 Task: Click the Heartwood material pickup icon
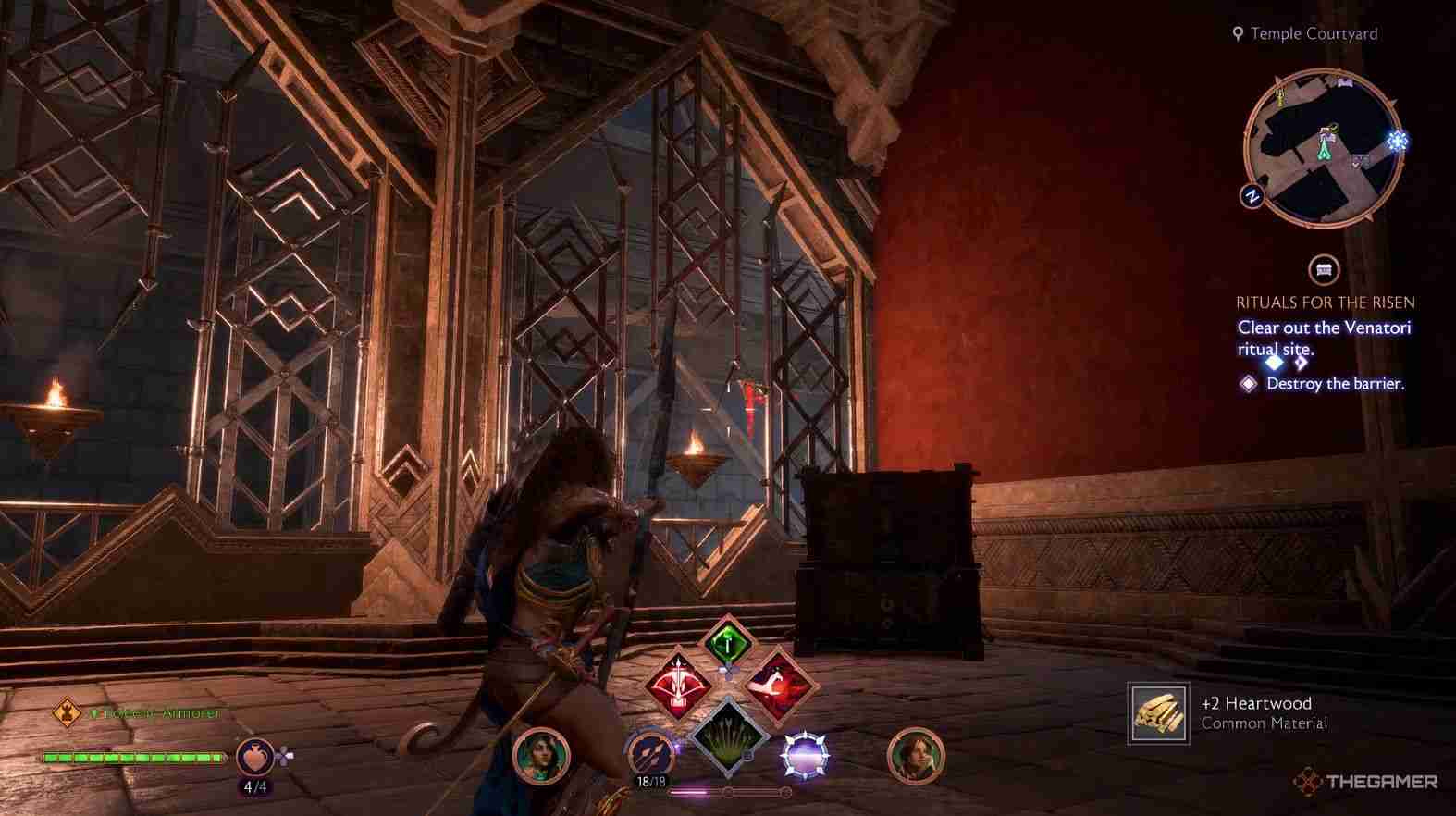click(x=1157, y=712)
